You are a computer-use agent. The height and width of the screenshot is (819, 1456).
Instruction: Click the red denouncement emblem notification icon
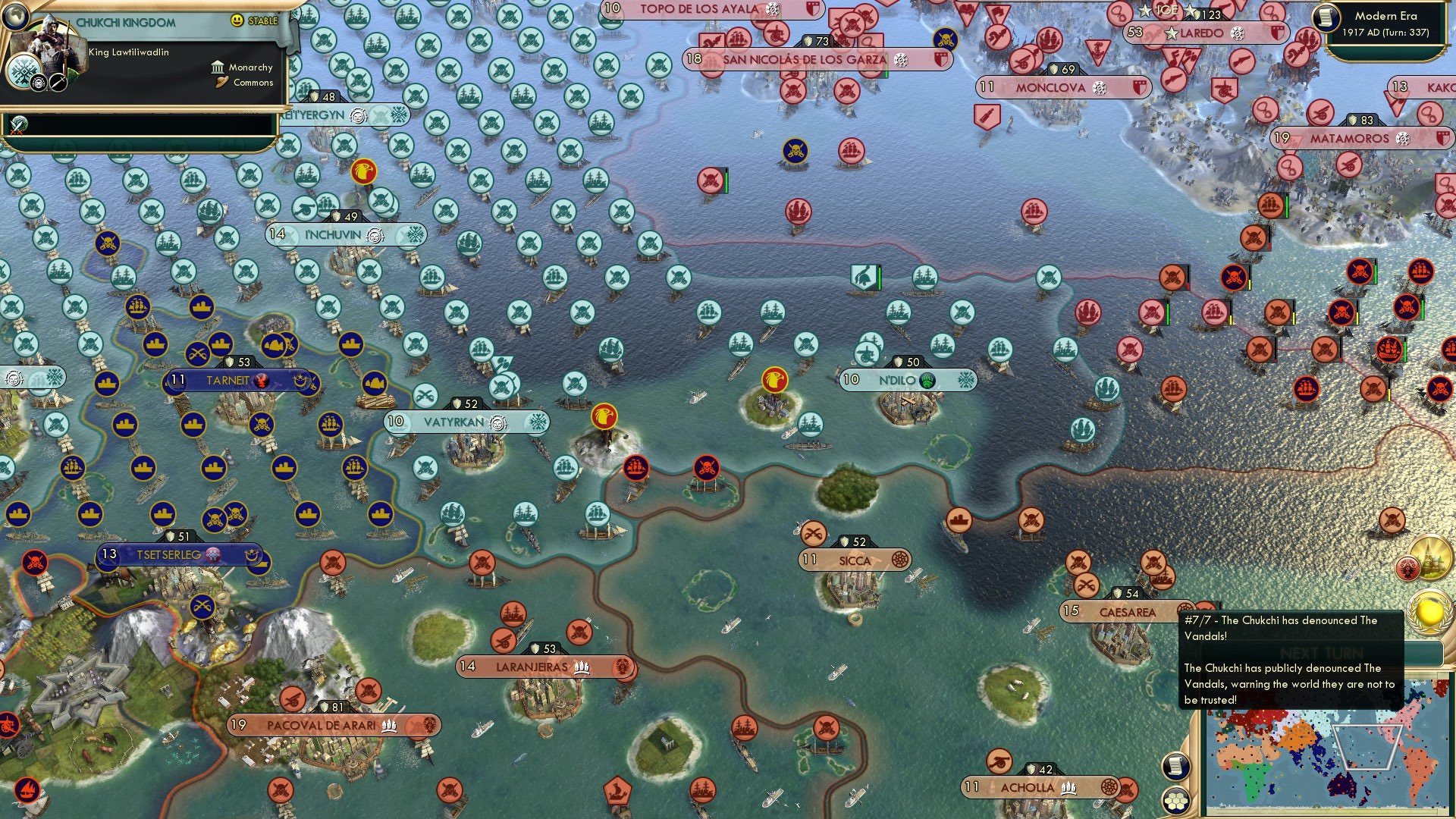(1407, 567)
